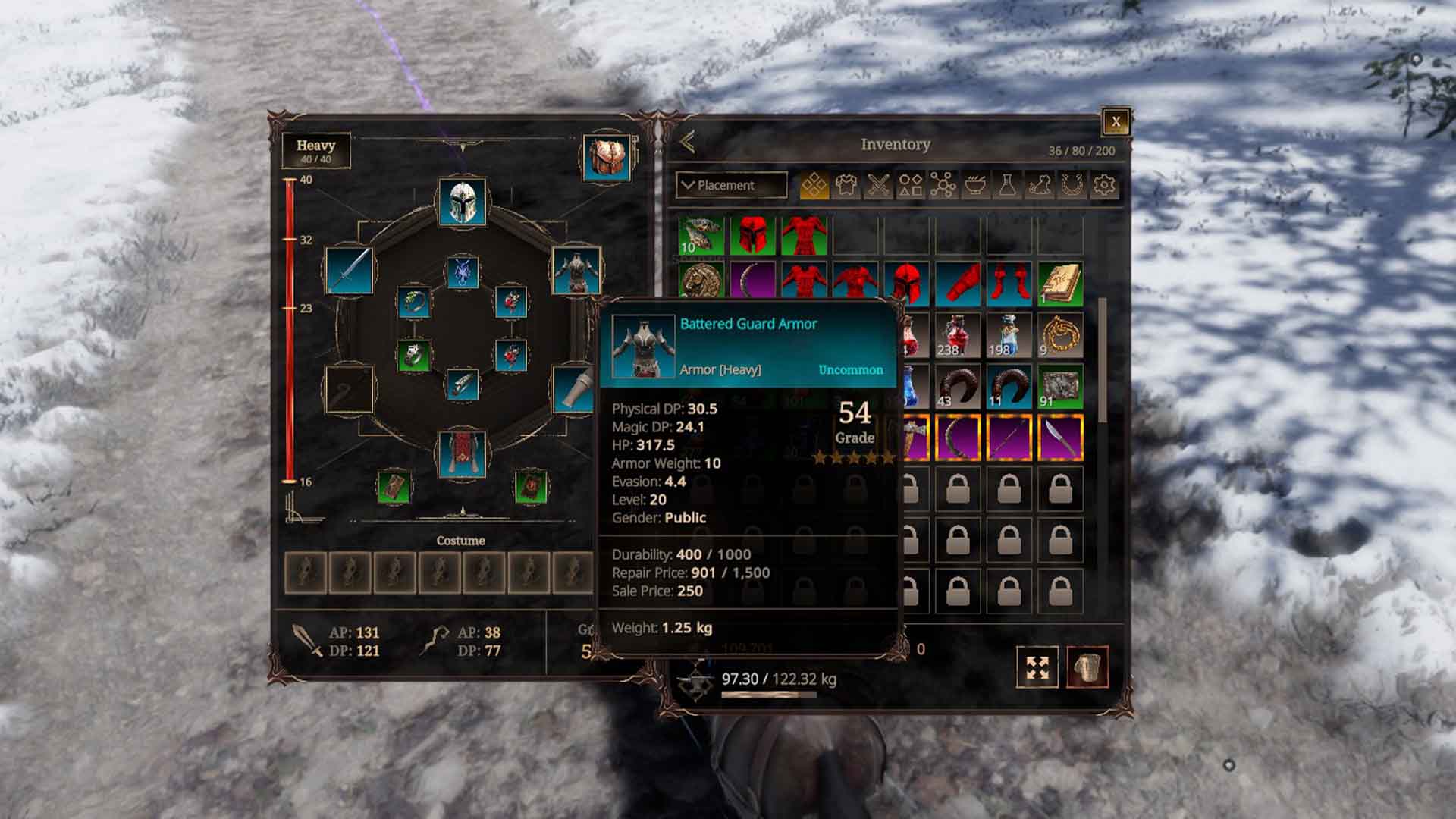The image size is (1456, 819).
Task: Select the purple dagger inventory slot
Action: pyautogui.click(x=1060, y=438)
